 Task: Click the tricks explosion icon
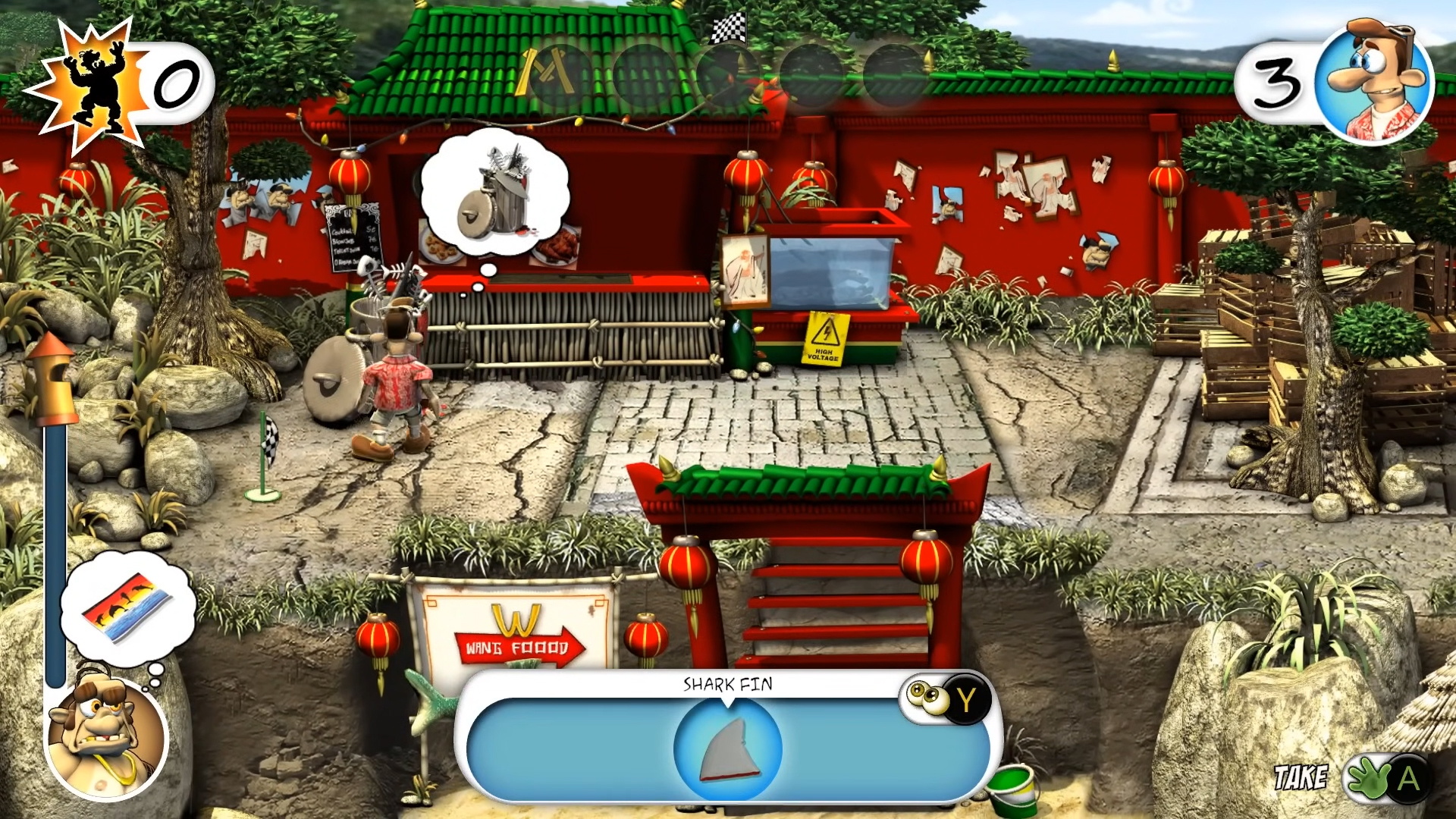(x=91, y=87)
